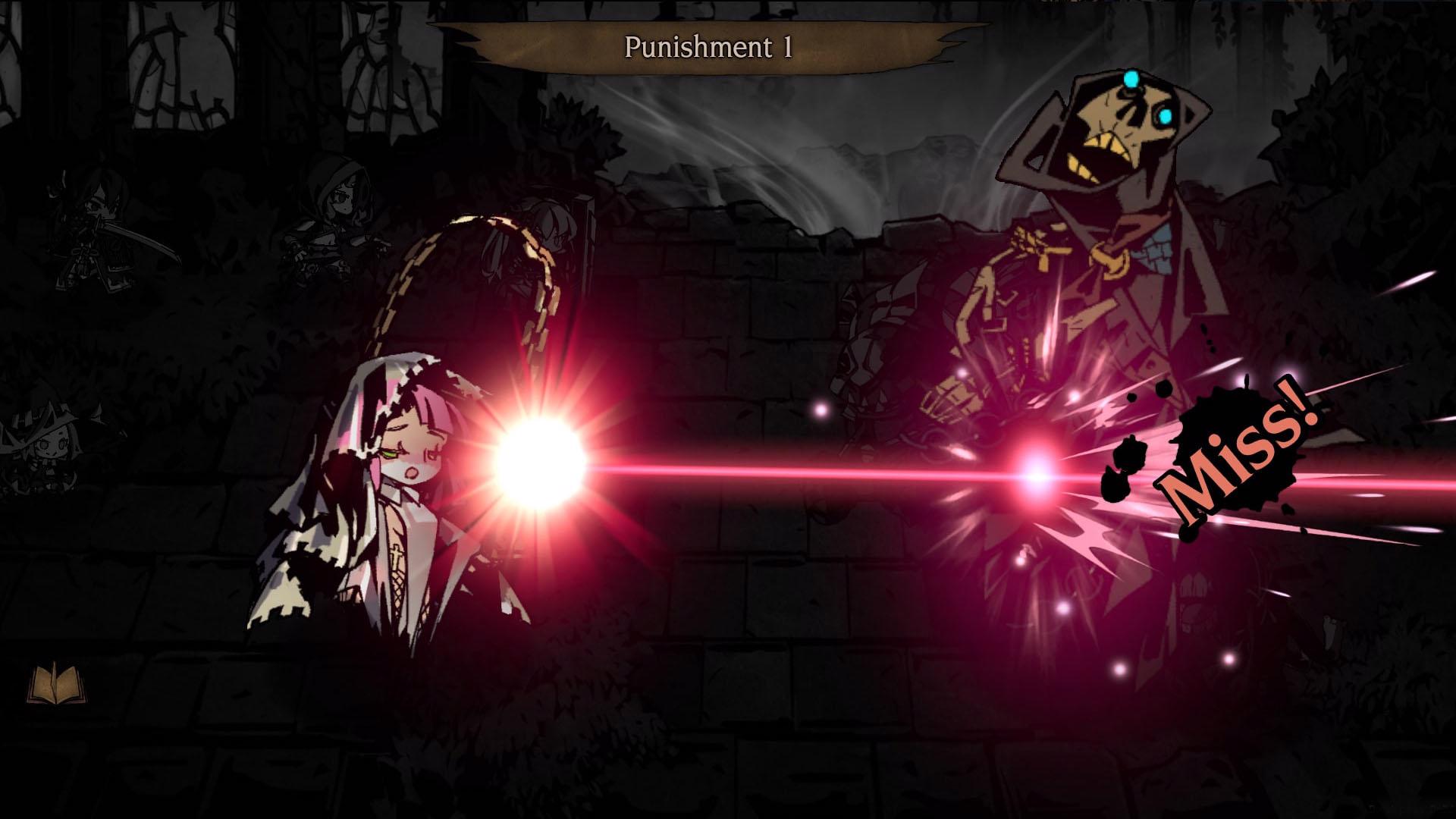Open the journal book icon

pos(57,684)
